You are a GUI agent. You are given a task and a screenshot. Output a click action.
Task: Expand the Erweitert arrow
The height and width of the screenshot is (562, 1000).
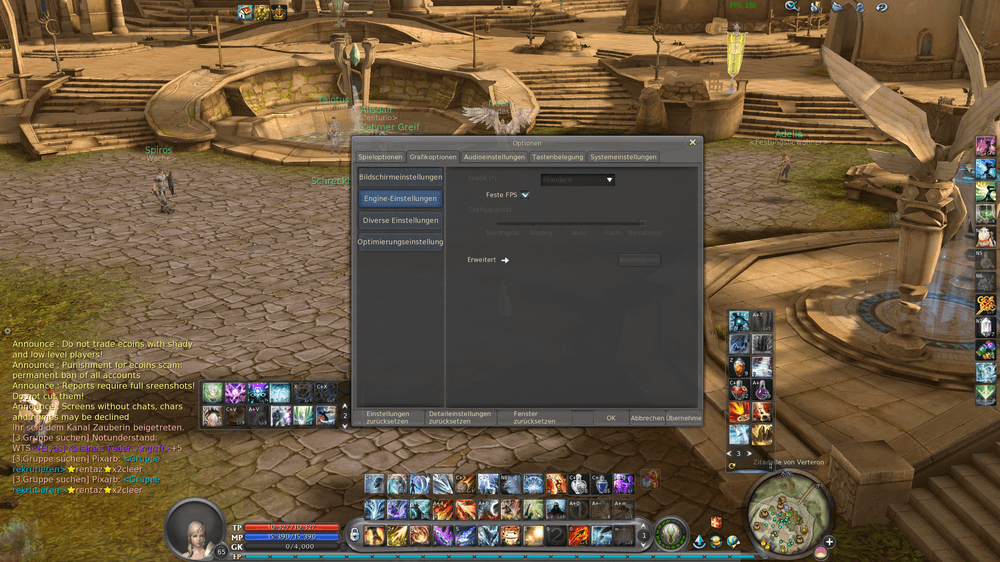click(x=505, y=260)
